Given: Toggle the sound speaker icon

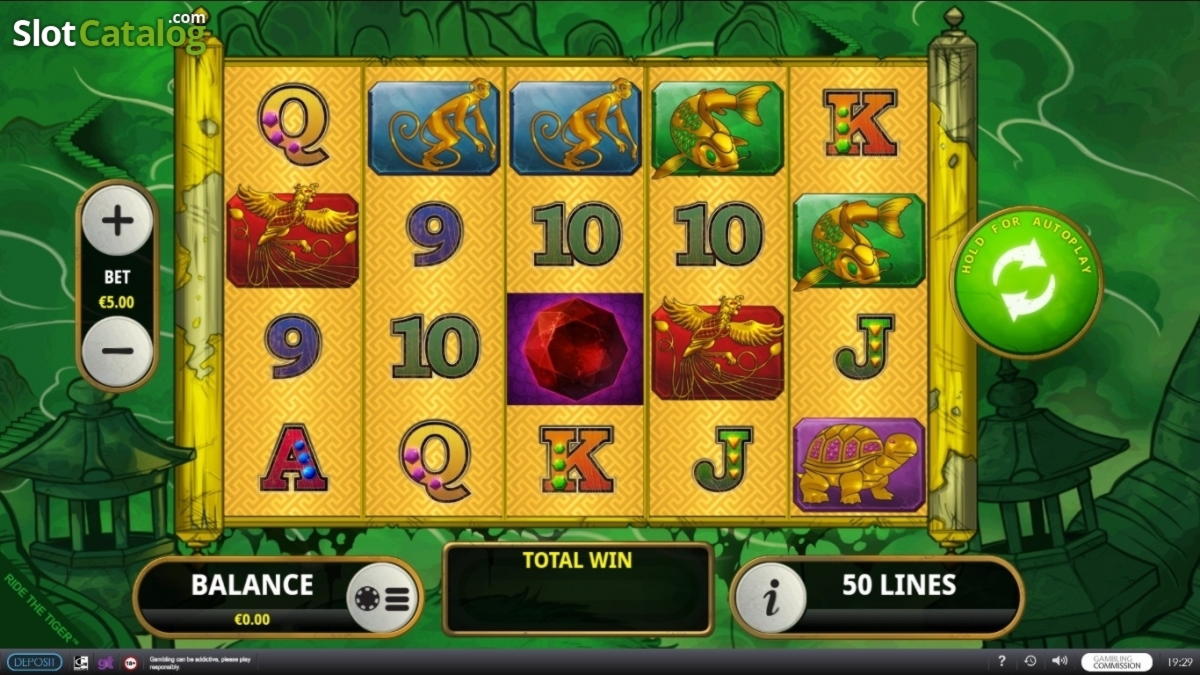Looking at the screenshot, I should (x=1059, y=662).
